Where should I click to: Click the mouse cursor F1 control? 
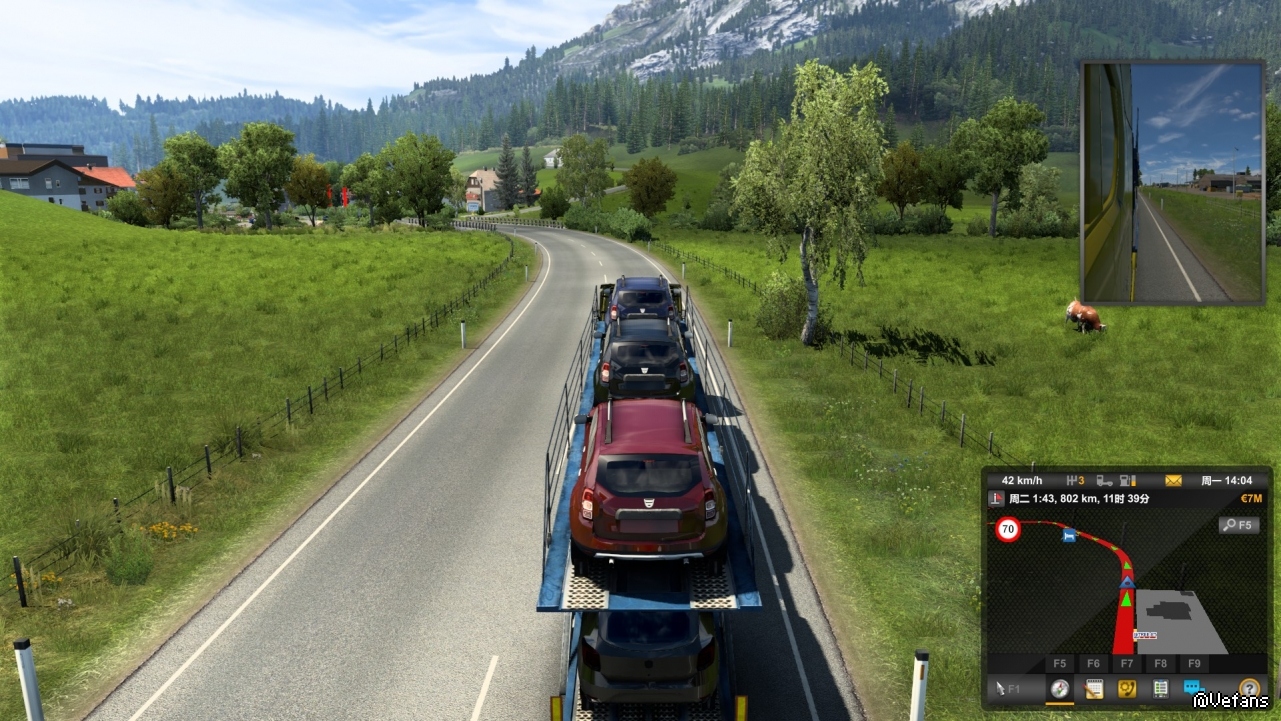click(1007, 688)
